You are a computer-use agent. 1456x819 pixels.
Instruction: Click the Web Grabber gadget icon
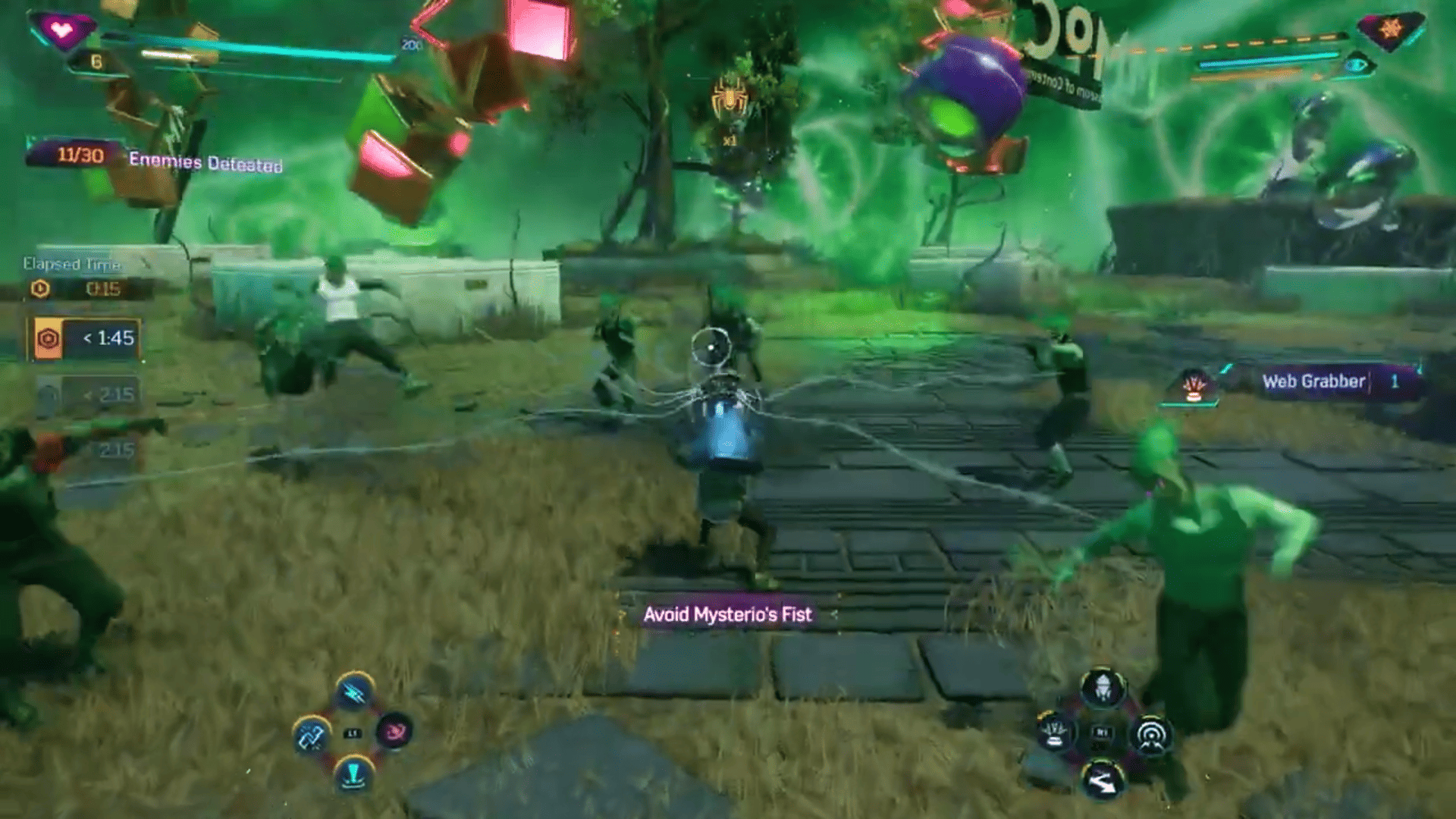click(x=1054, y=733)
